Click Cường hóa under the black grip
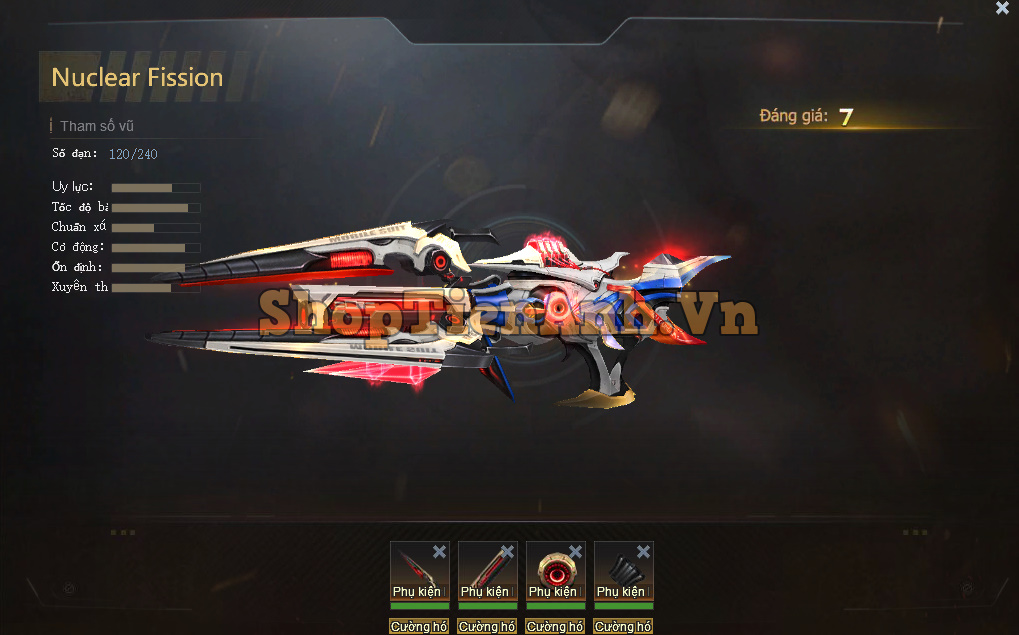The image size is (1019, 635). coord(623,627)
